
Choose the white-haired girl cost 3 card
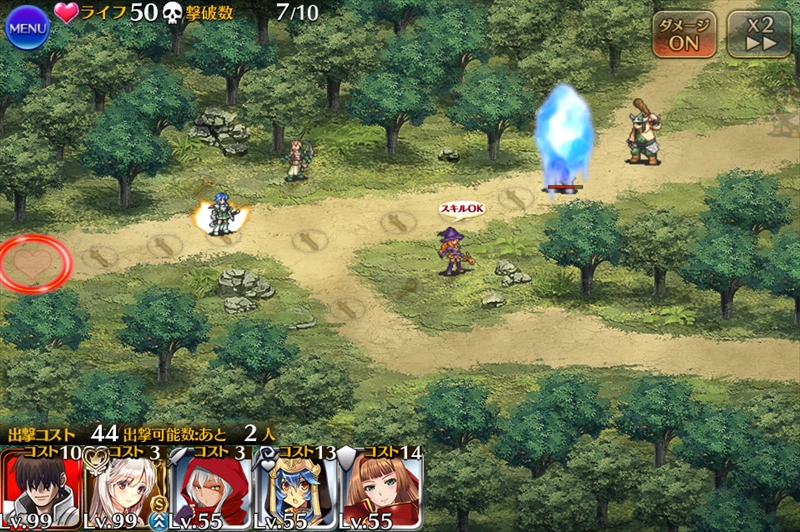click(126, 489)
